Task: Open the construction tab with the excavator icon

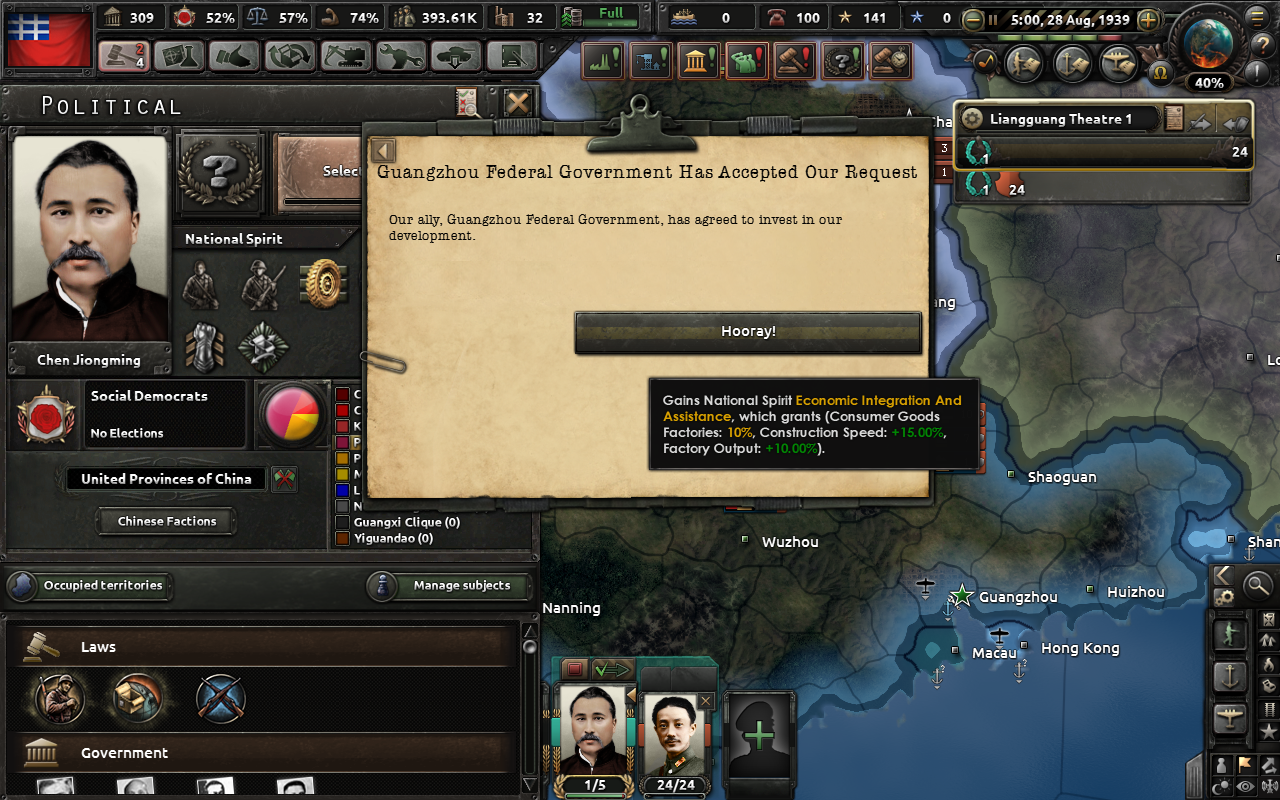Action: 345,57
